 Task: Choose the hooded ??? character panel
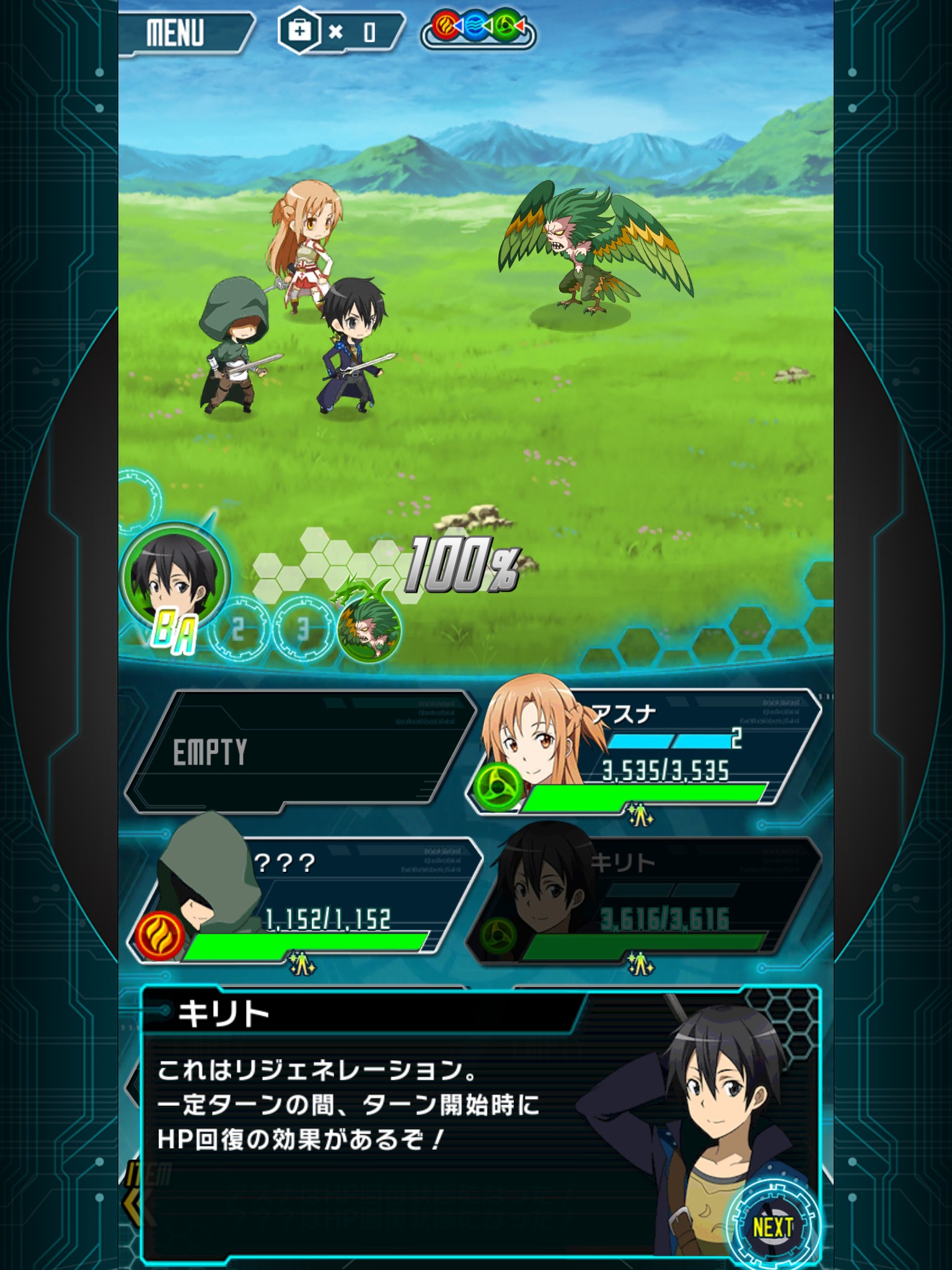click(304, 899)
